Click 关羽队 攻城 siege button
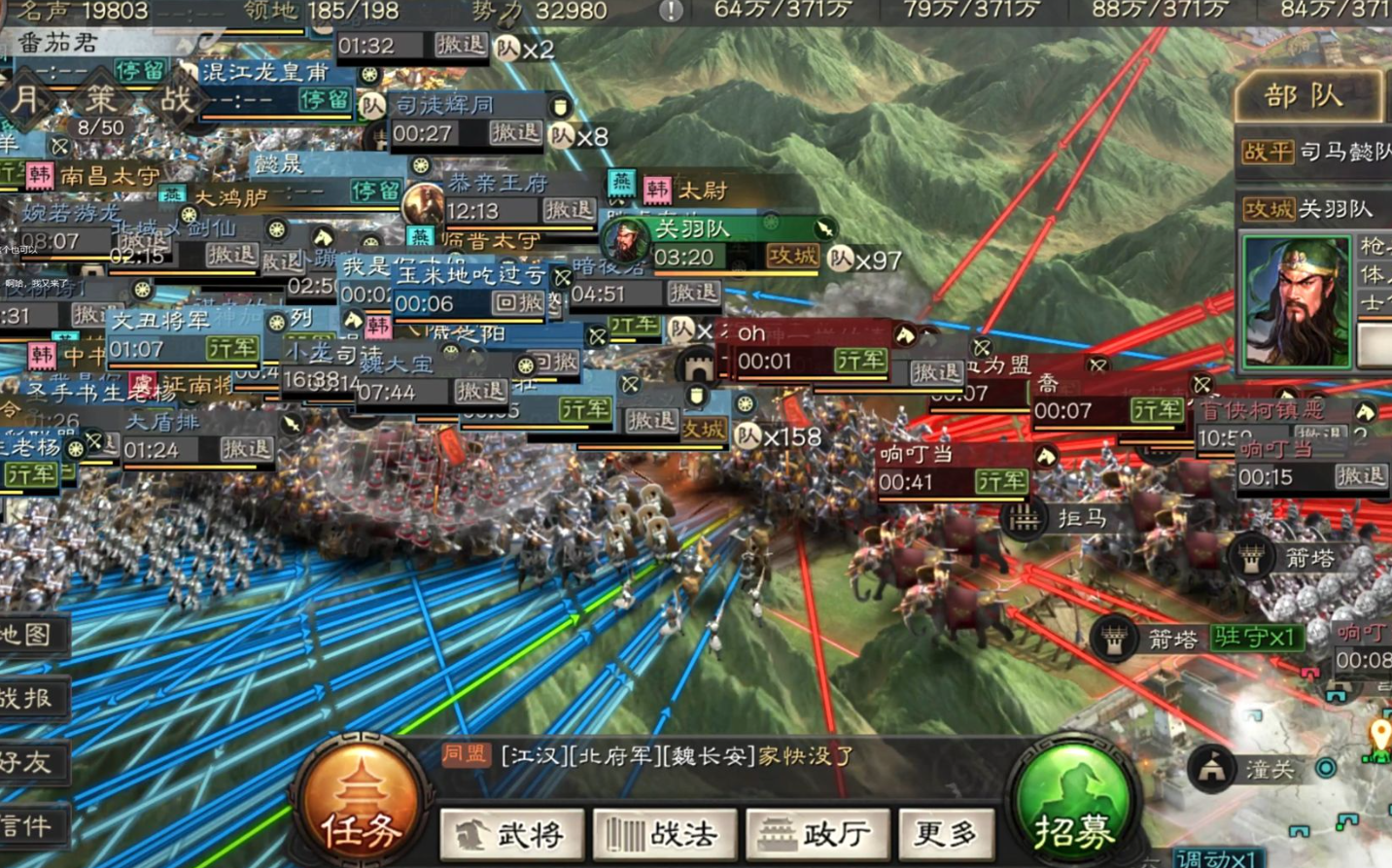 tap(791, 257)
